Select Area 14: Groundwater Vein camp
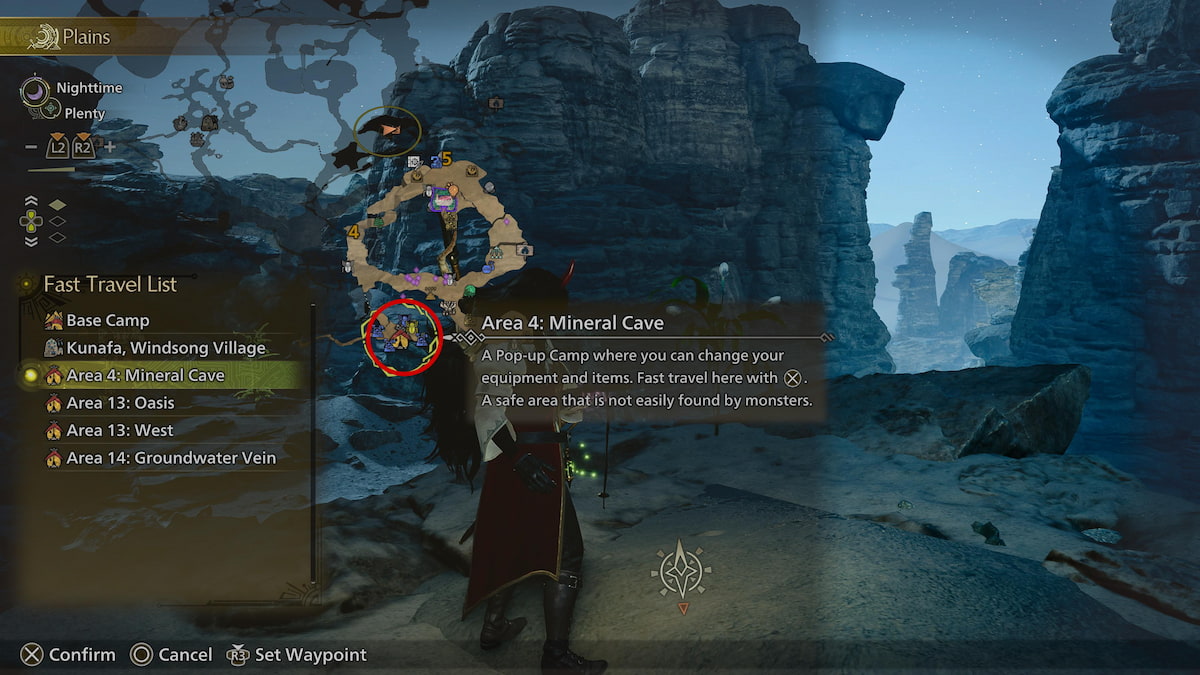This screenshot has width=1200, height=675. coord(170,458)
